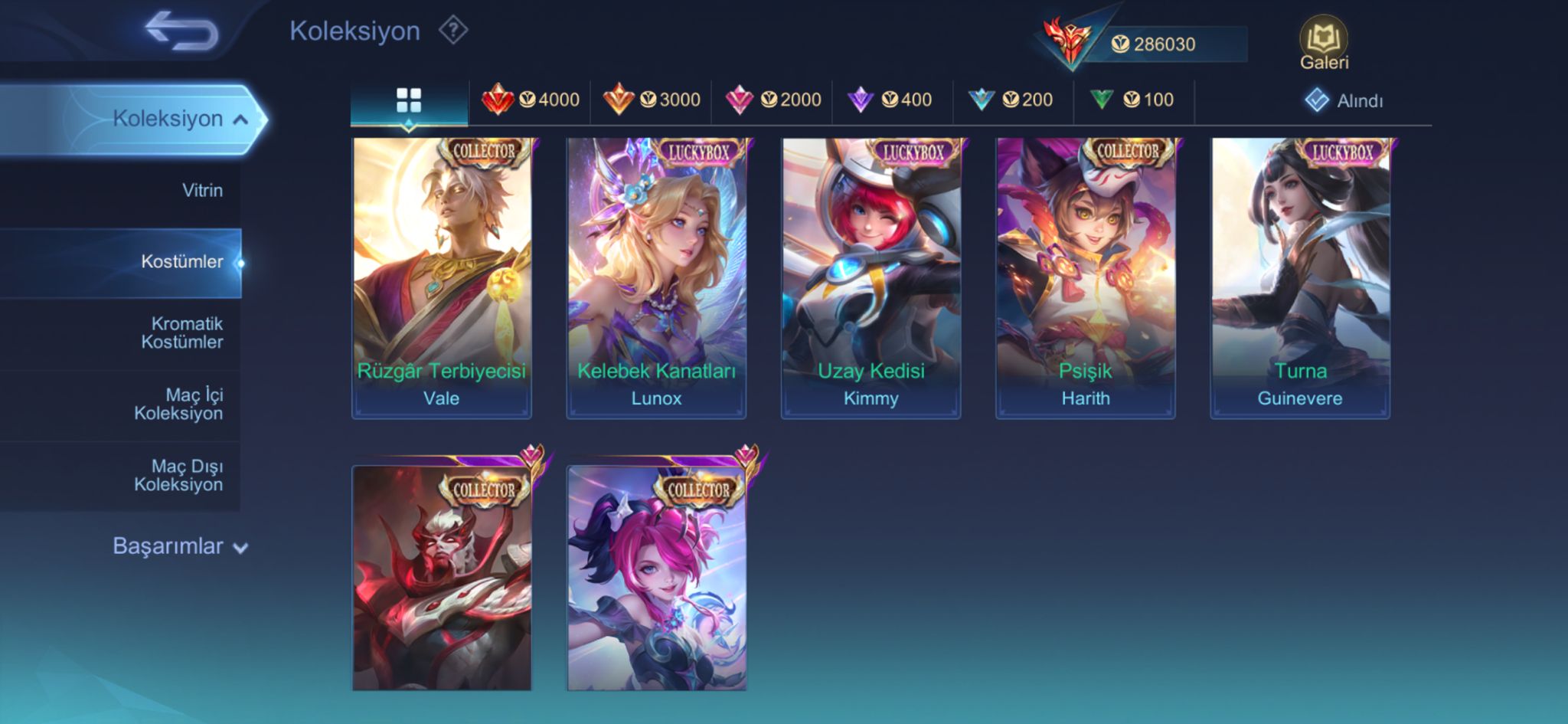The height and width of the screenshot is (724, 1568).
Task: Open the Vitrin menu entry
Action: tap(202, 190)
